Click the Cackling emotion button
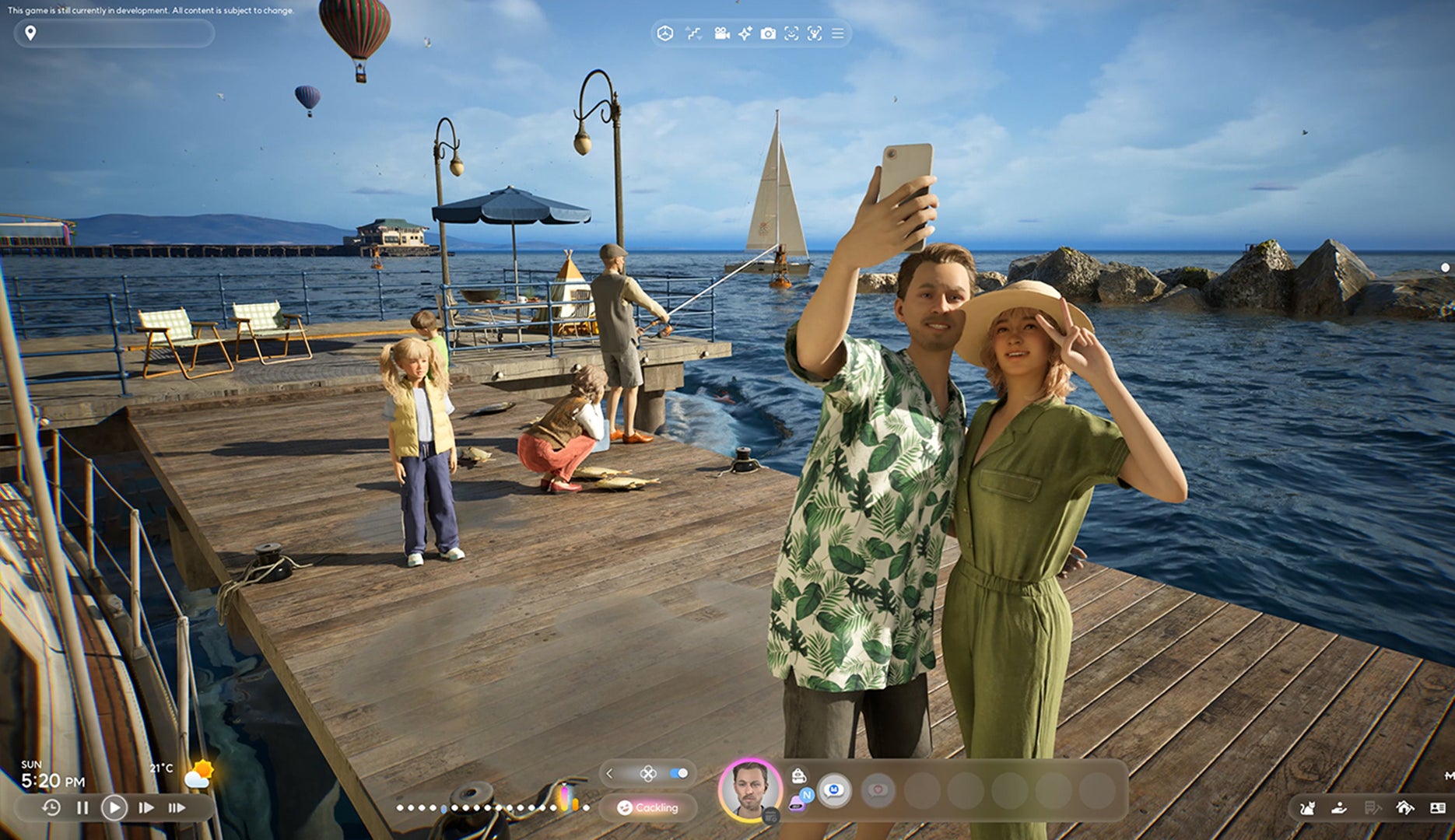 648,807
